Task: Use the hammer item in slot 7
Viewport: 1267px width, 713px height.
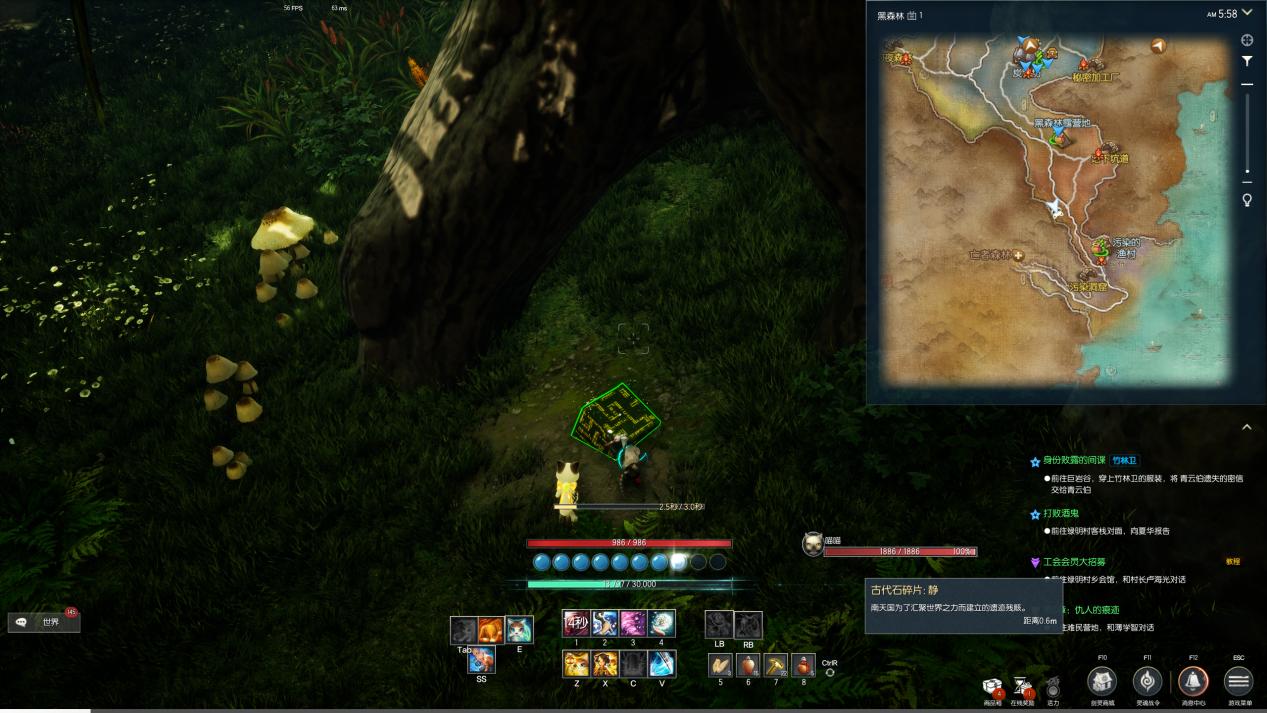Action: [x=776, y=665]
